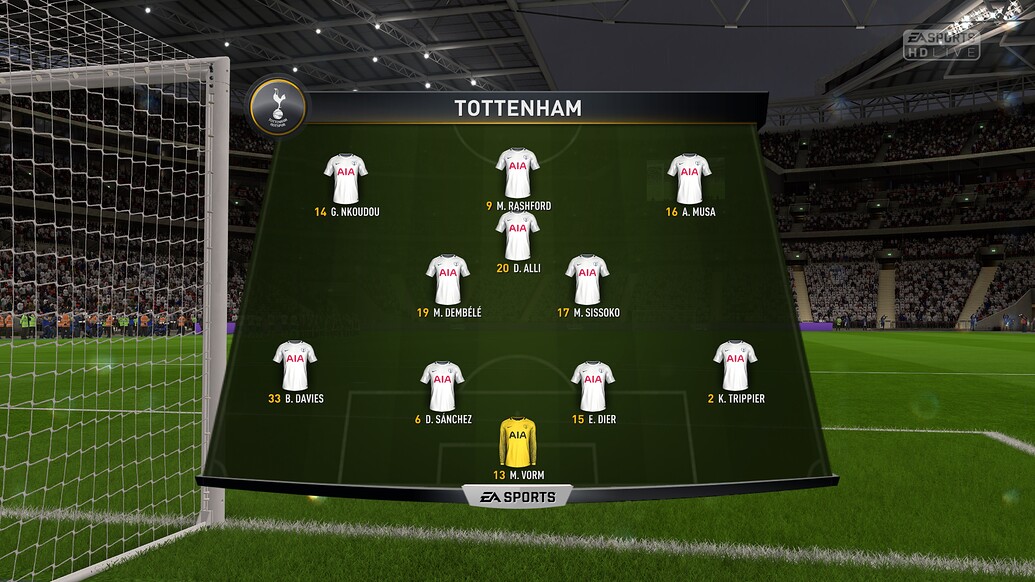1035x582 pixels.
Task: Pick E. Dier's number 15 shirt
Action: pos(593,386)
